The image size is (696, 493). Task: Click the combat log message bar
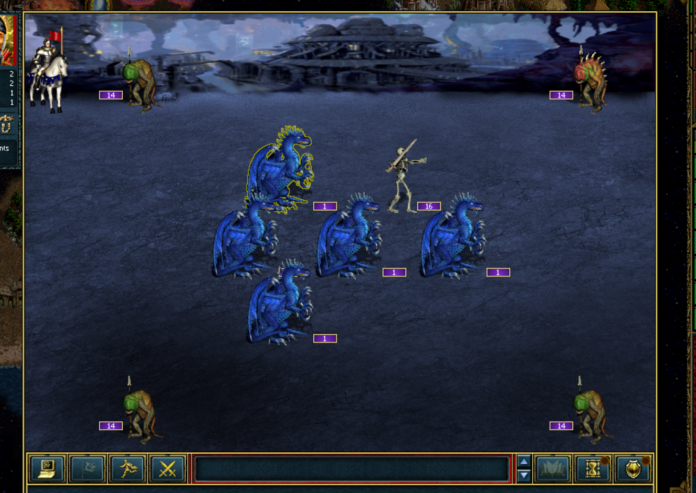351,468
